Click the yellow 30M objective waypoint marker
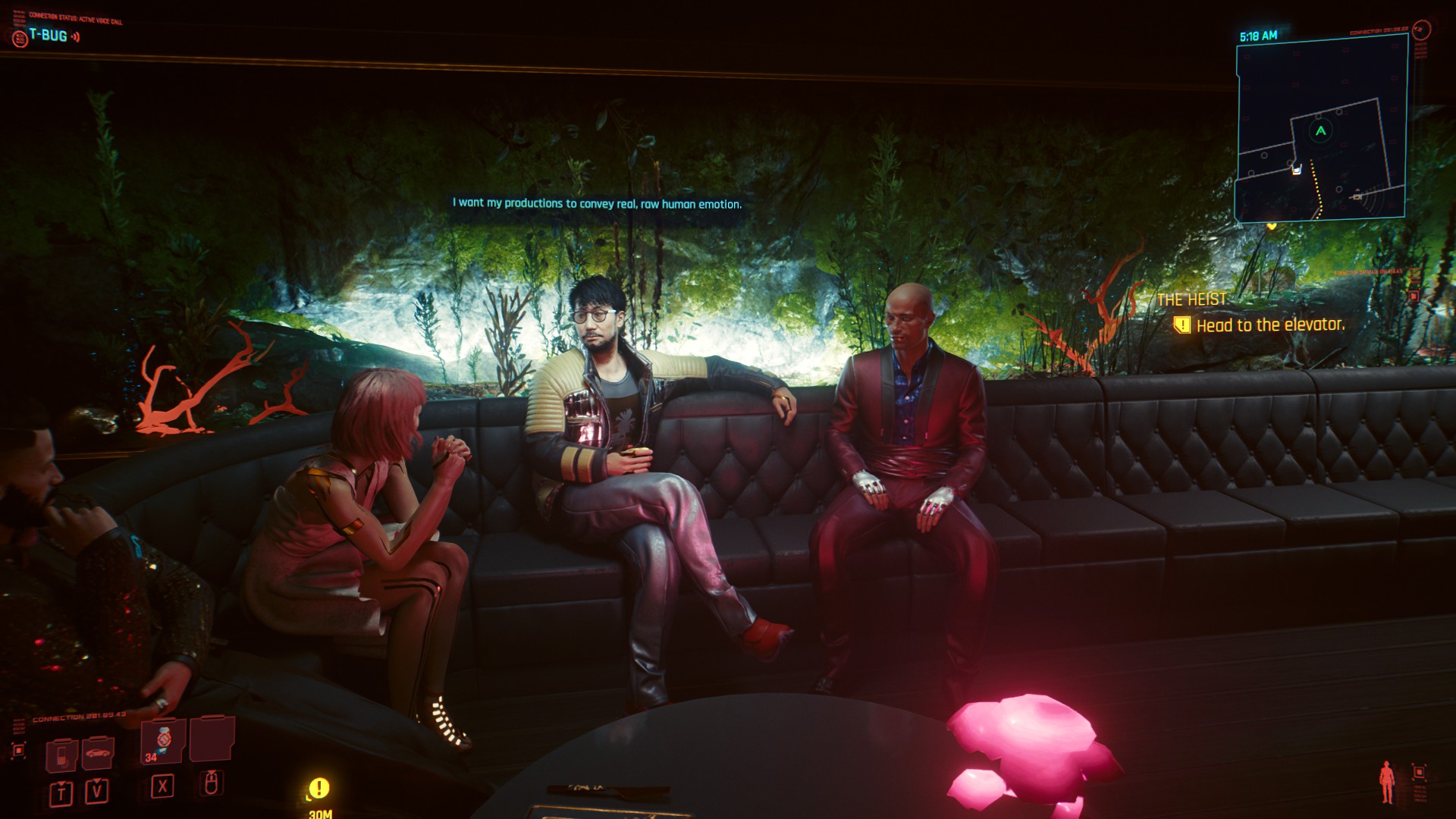The image size is (1456, 819). (x=319, y=789)
